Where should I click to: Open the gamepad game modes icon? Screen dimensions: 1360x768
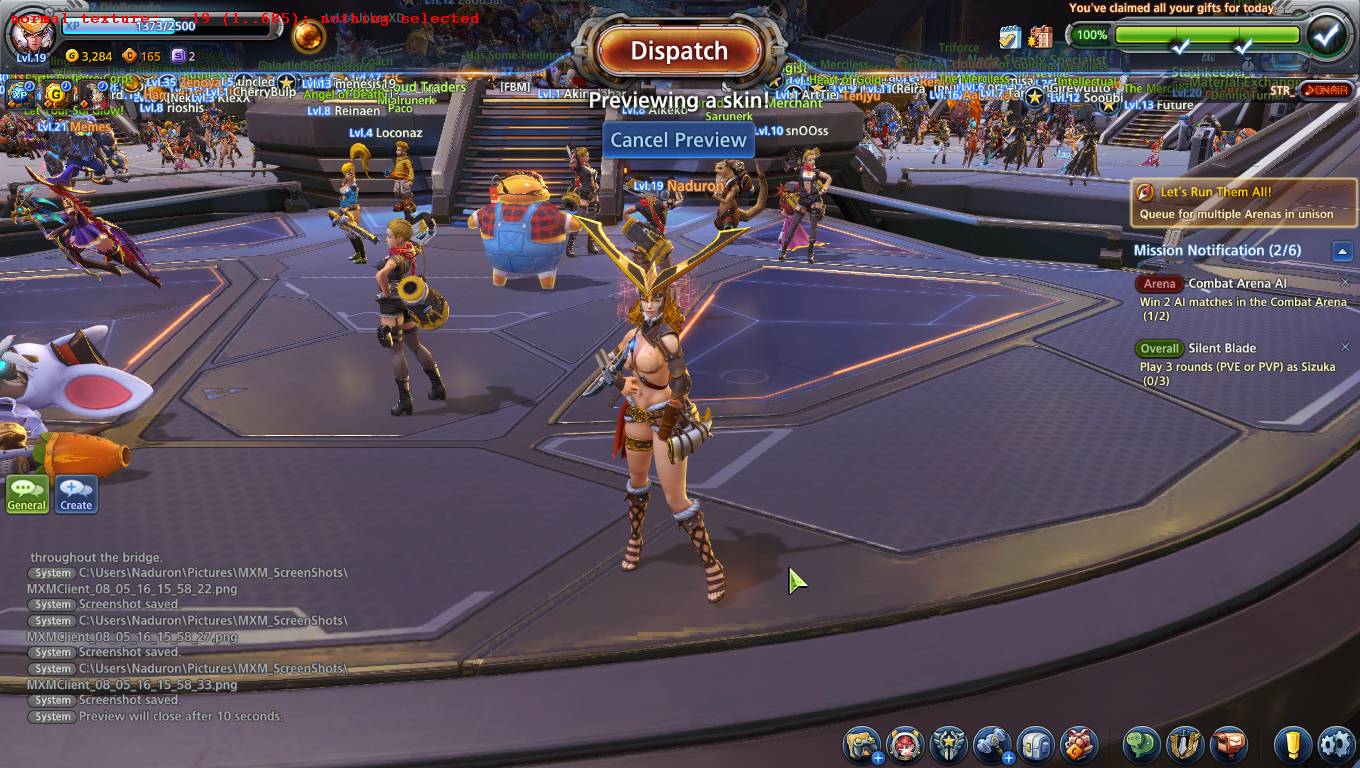(861, 745)
